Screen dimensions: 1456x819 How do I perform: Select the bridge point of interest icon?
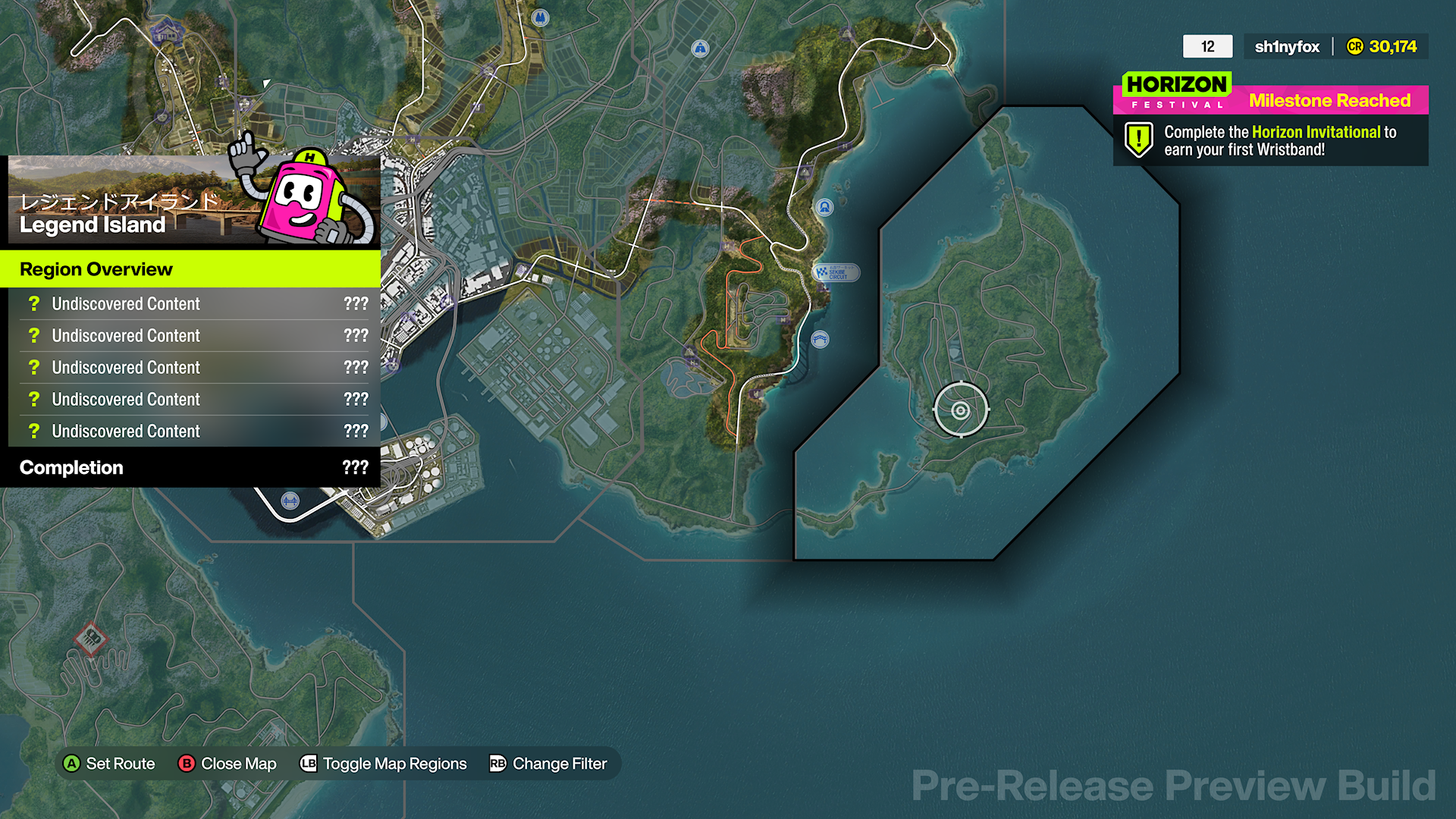pyautogui.click(x=290, y=500)
